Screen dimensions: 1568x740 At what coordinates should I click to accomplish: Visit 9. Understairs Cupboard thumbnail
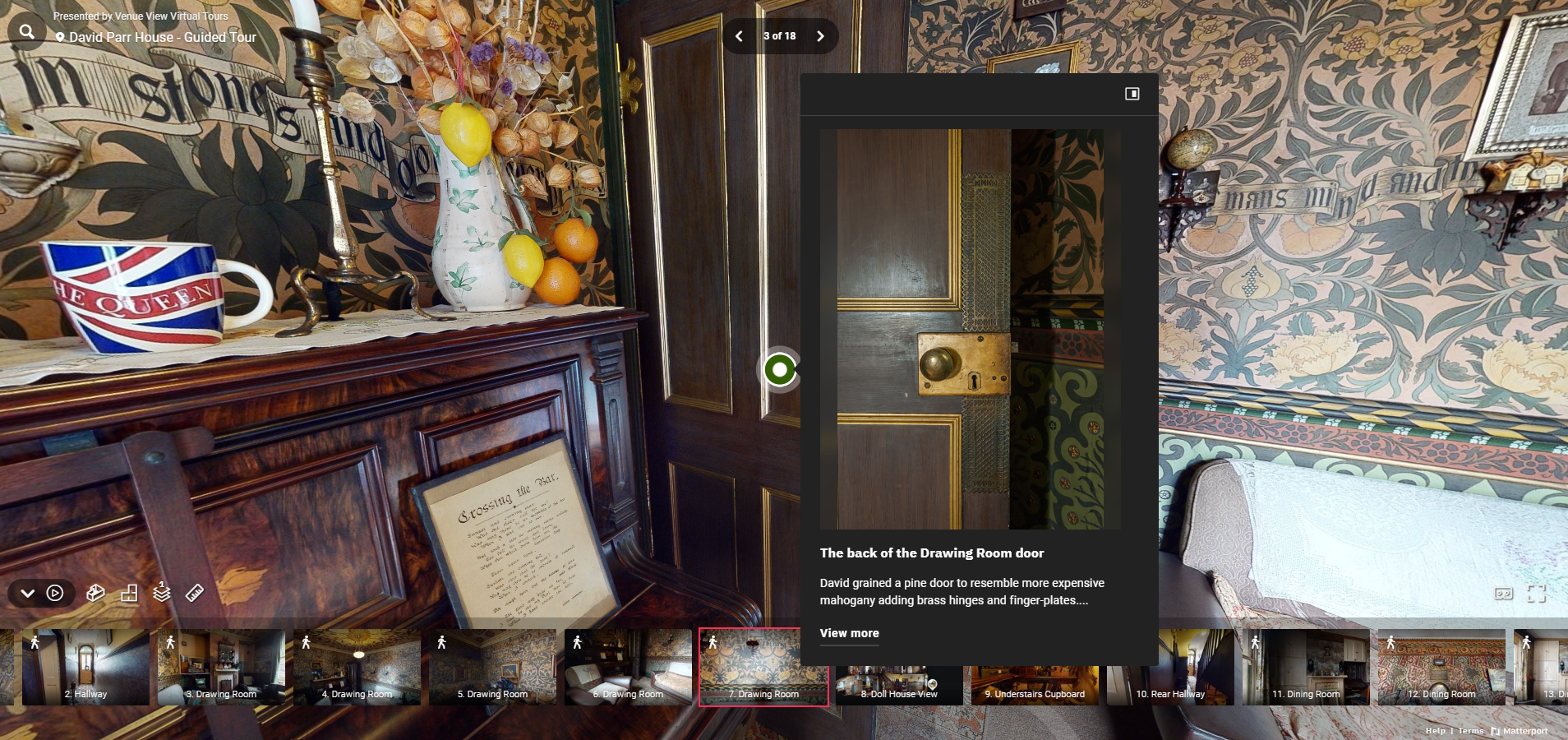[1035, 687]
